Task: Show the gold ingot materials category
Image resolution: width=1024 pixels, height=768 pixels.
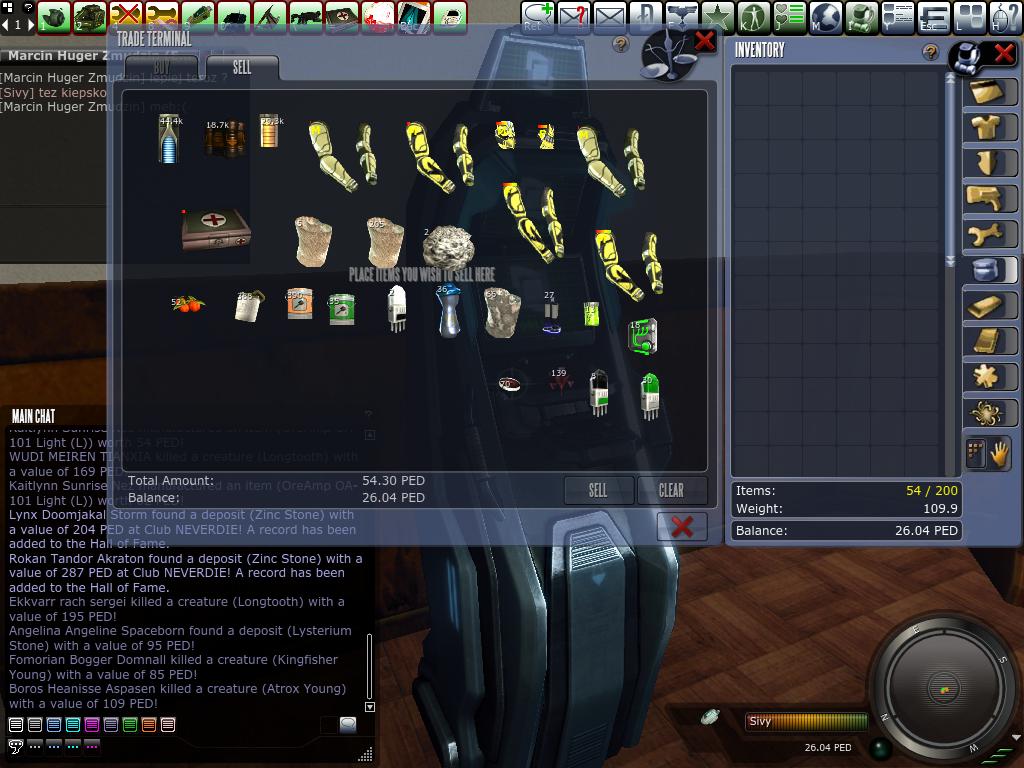Action: [x=989, y=306]
